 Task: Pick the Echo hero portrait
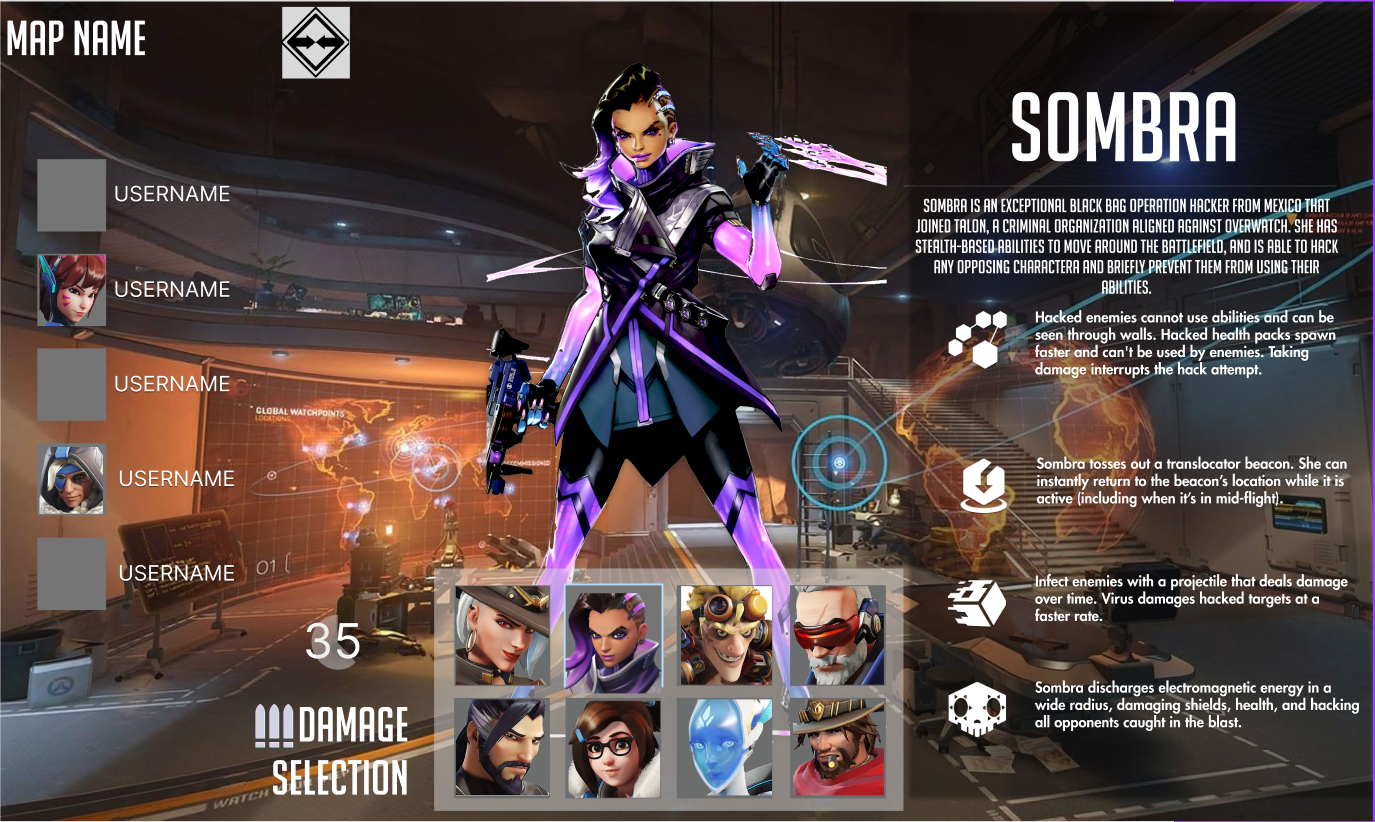click(726, 747)
